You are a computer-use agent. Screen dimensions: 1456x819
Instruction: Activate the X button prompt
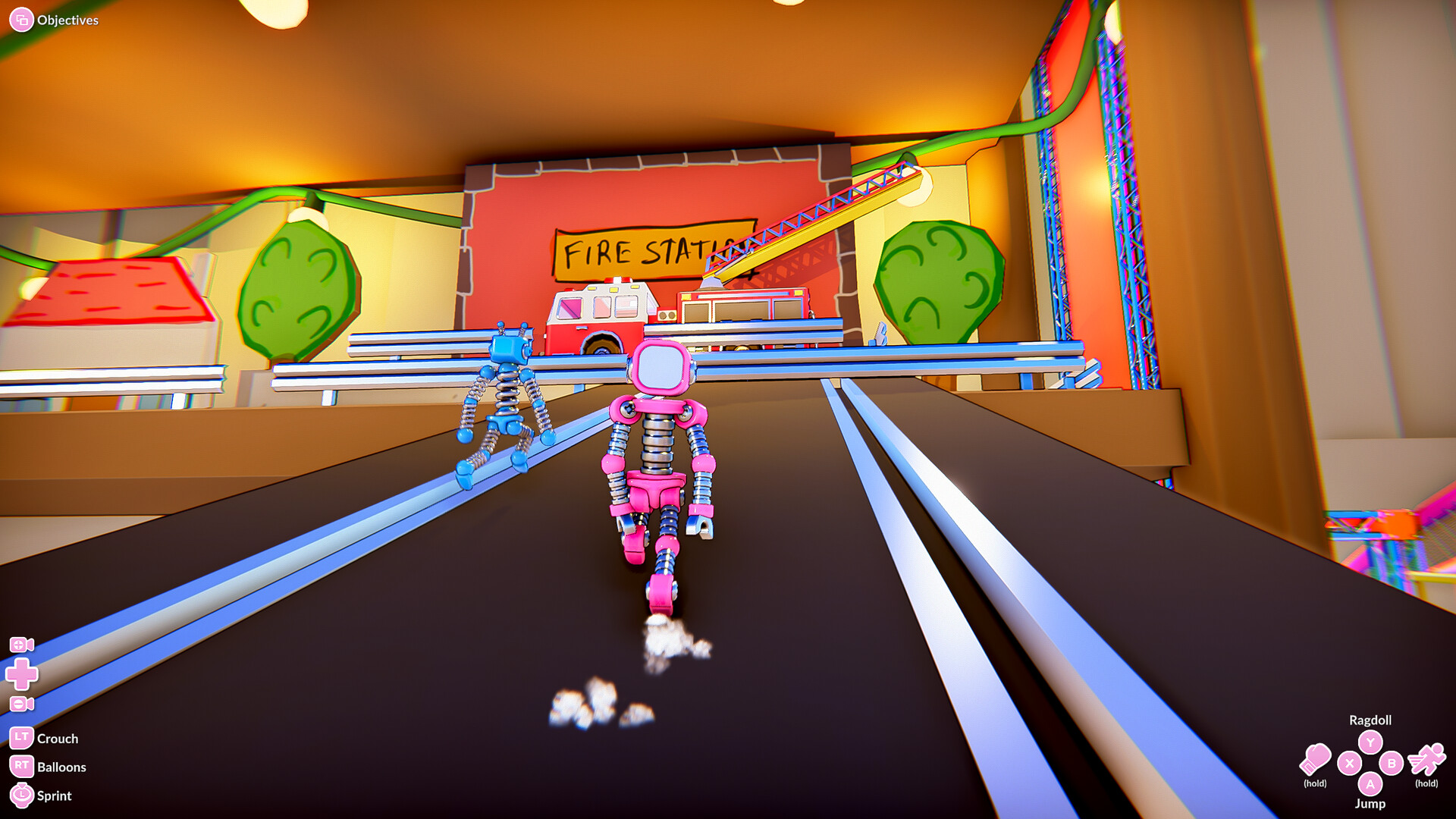(x=1349, y=763)
